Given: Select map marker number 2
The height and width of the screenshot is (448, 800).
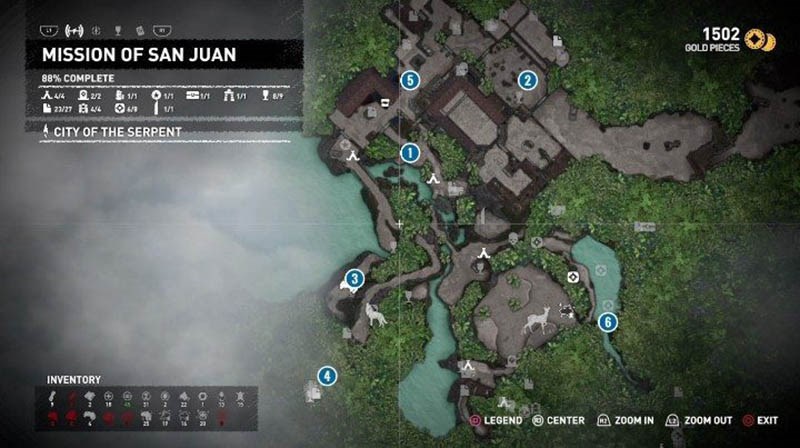Looking at the screenshot, I should coord(527,80).
